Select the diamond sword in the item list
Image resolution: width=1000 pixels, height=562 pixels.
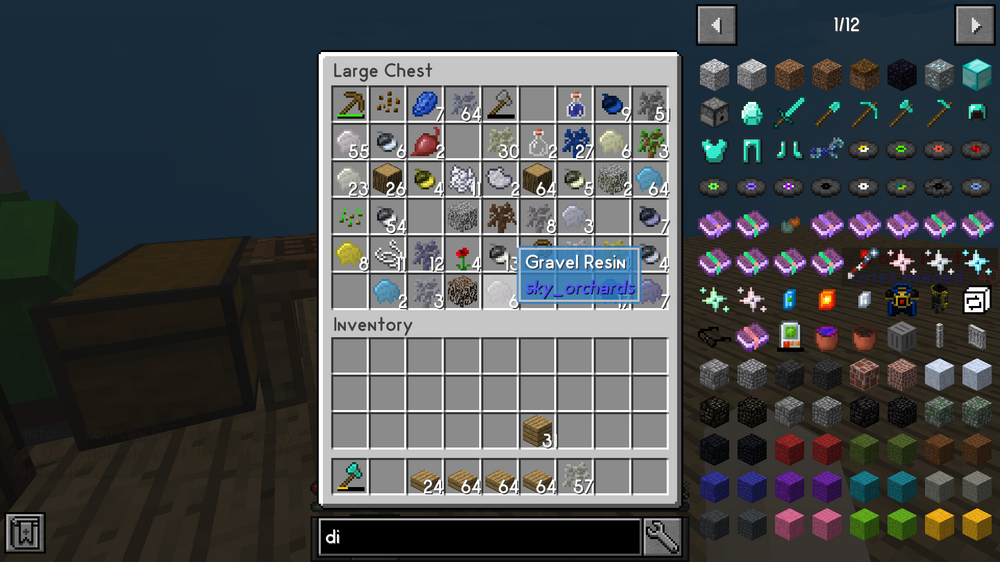point(789,112)
